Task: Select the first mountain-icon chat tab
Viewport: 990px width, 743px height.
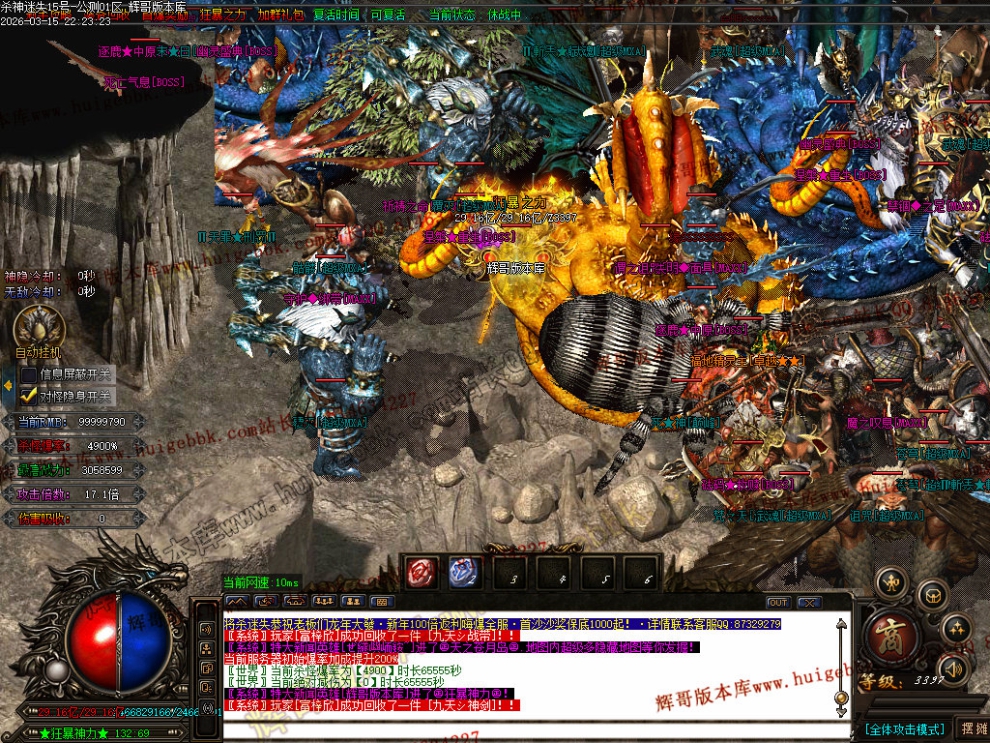Action: pos(237,602)
